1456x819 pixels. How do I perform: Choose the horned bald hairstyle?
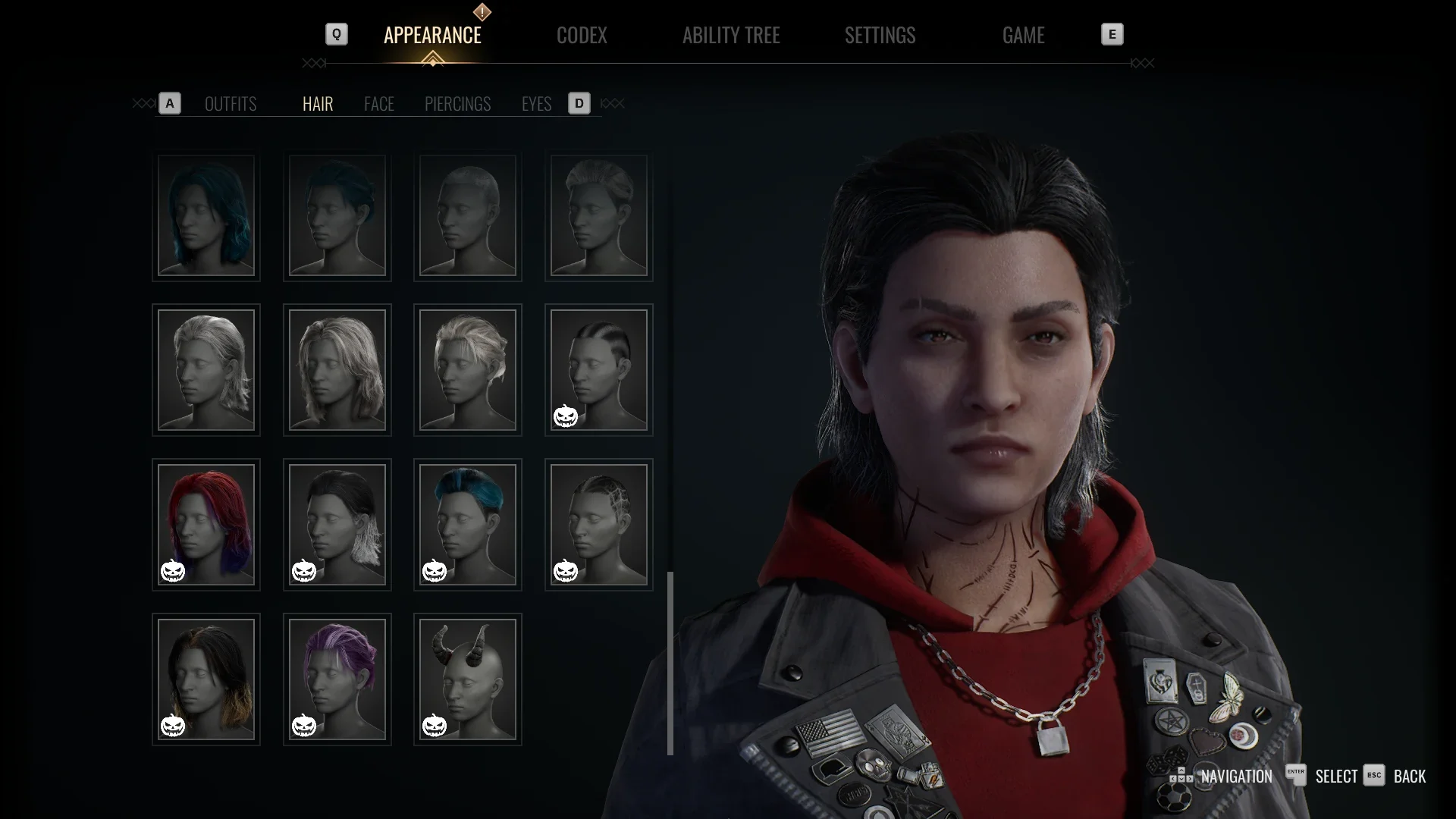467,679
